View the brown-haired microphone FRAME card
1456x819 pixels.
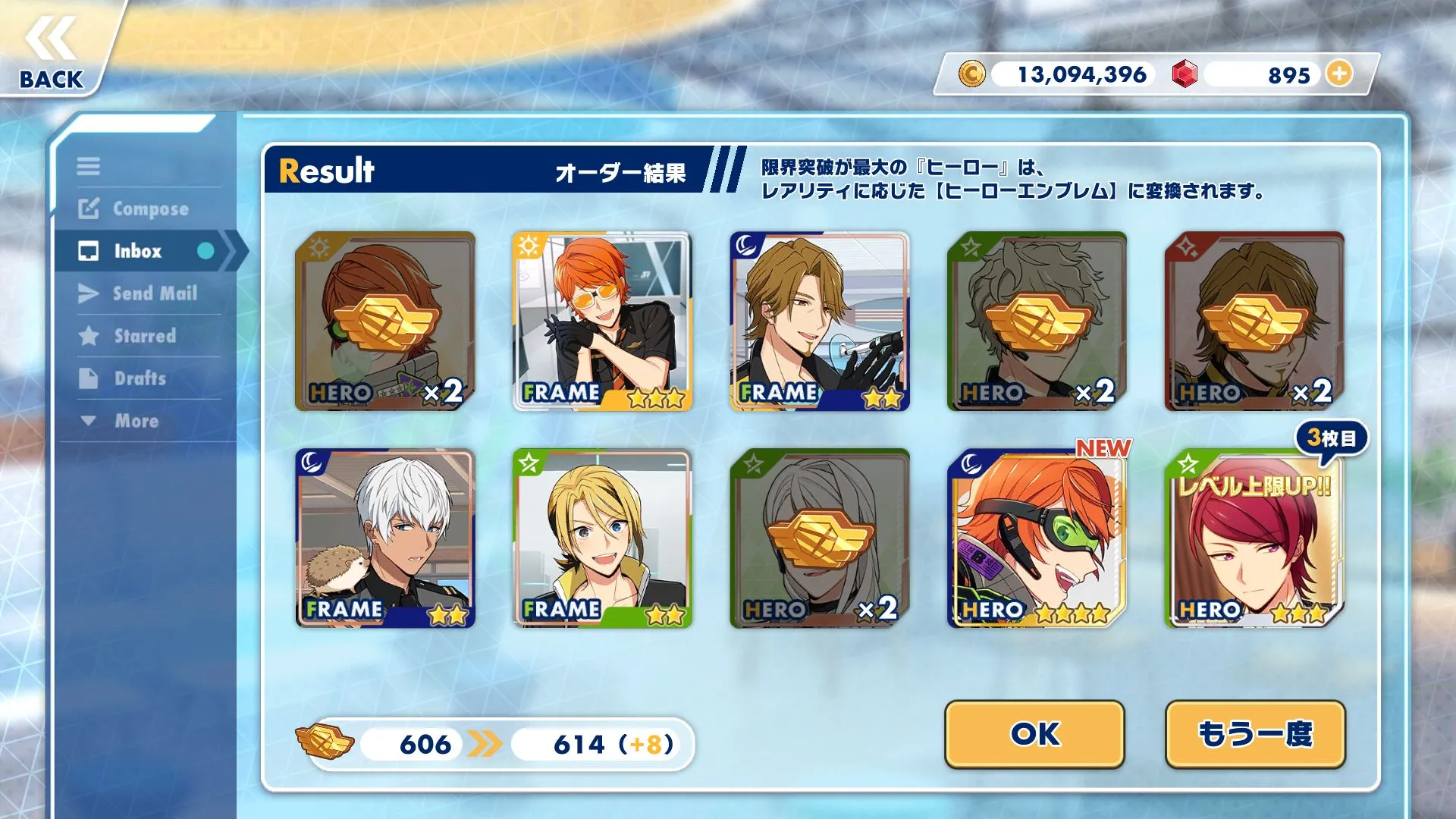point(820,321)
